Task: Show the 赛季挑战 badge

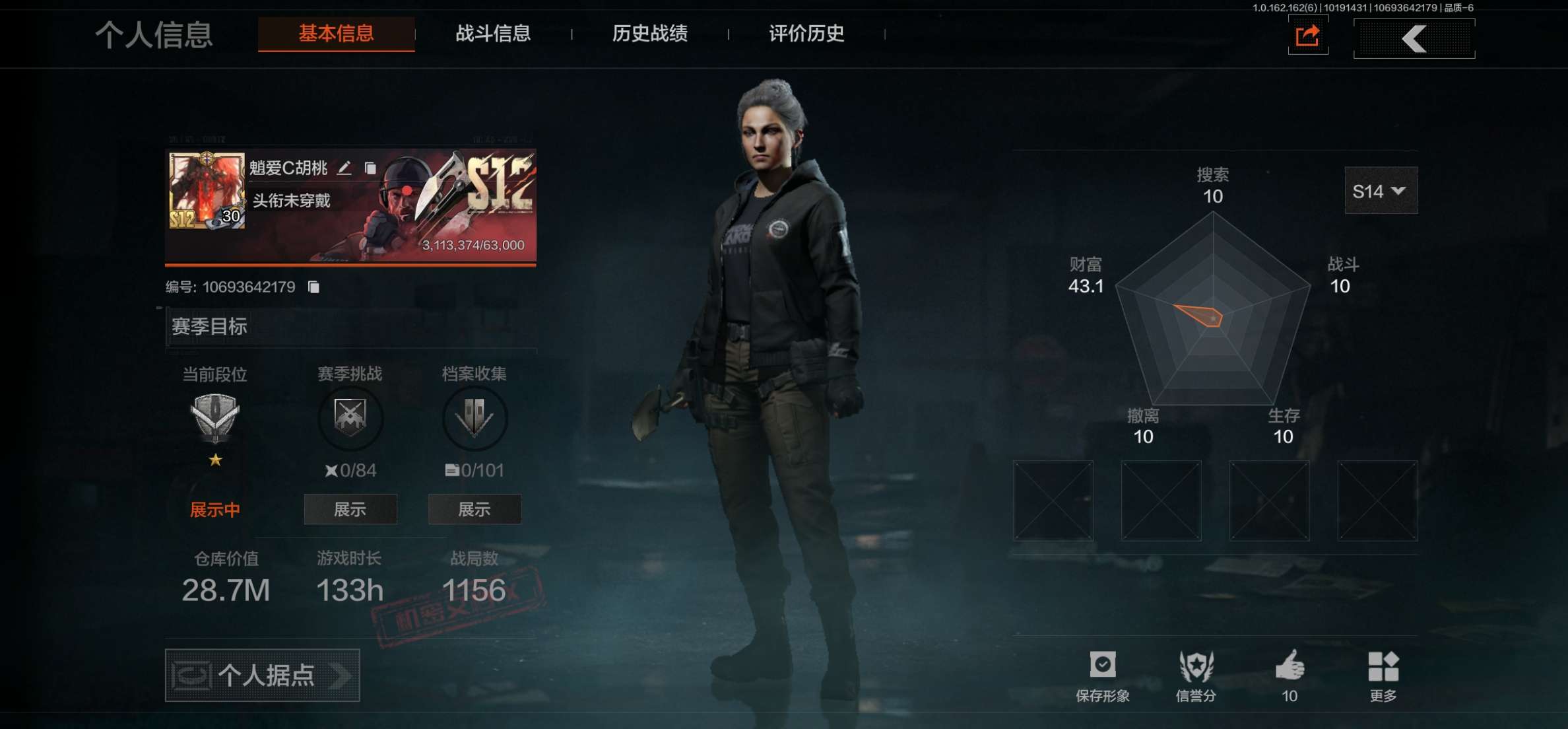Action: tap(350, 509)
